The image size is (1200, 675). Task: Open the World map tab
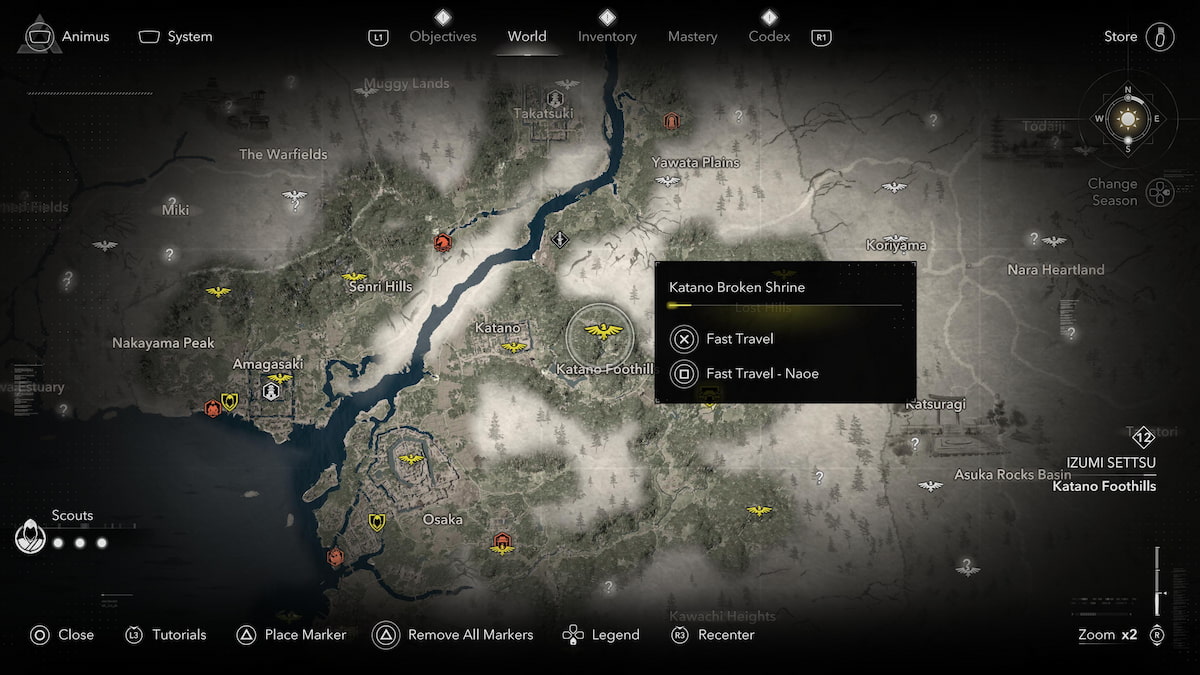[527, 37]
